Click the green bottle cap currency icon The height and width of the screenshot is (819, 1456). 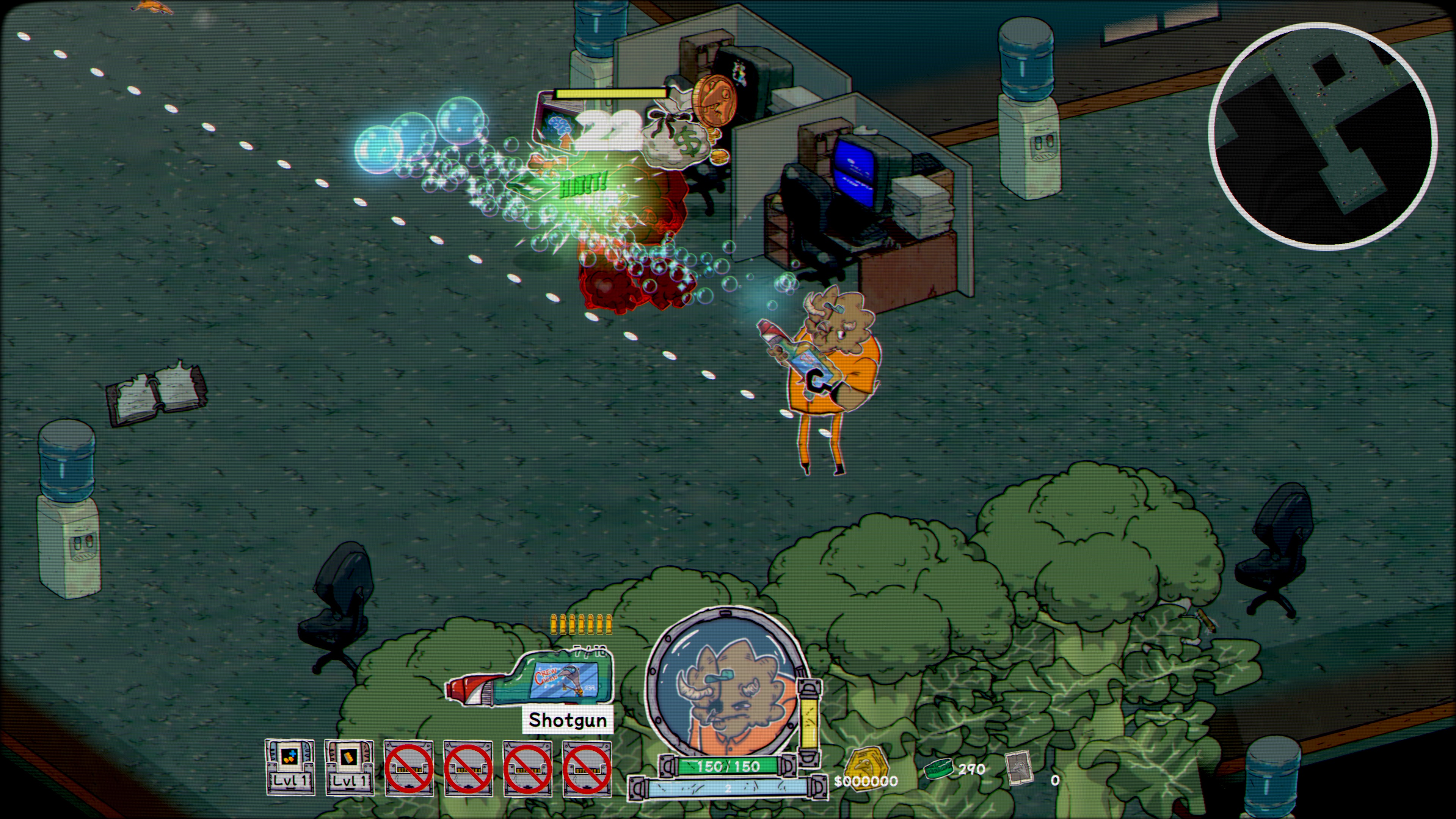(x=939, y=769)
